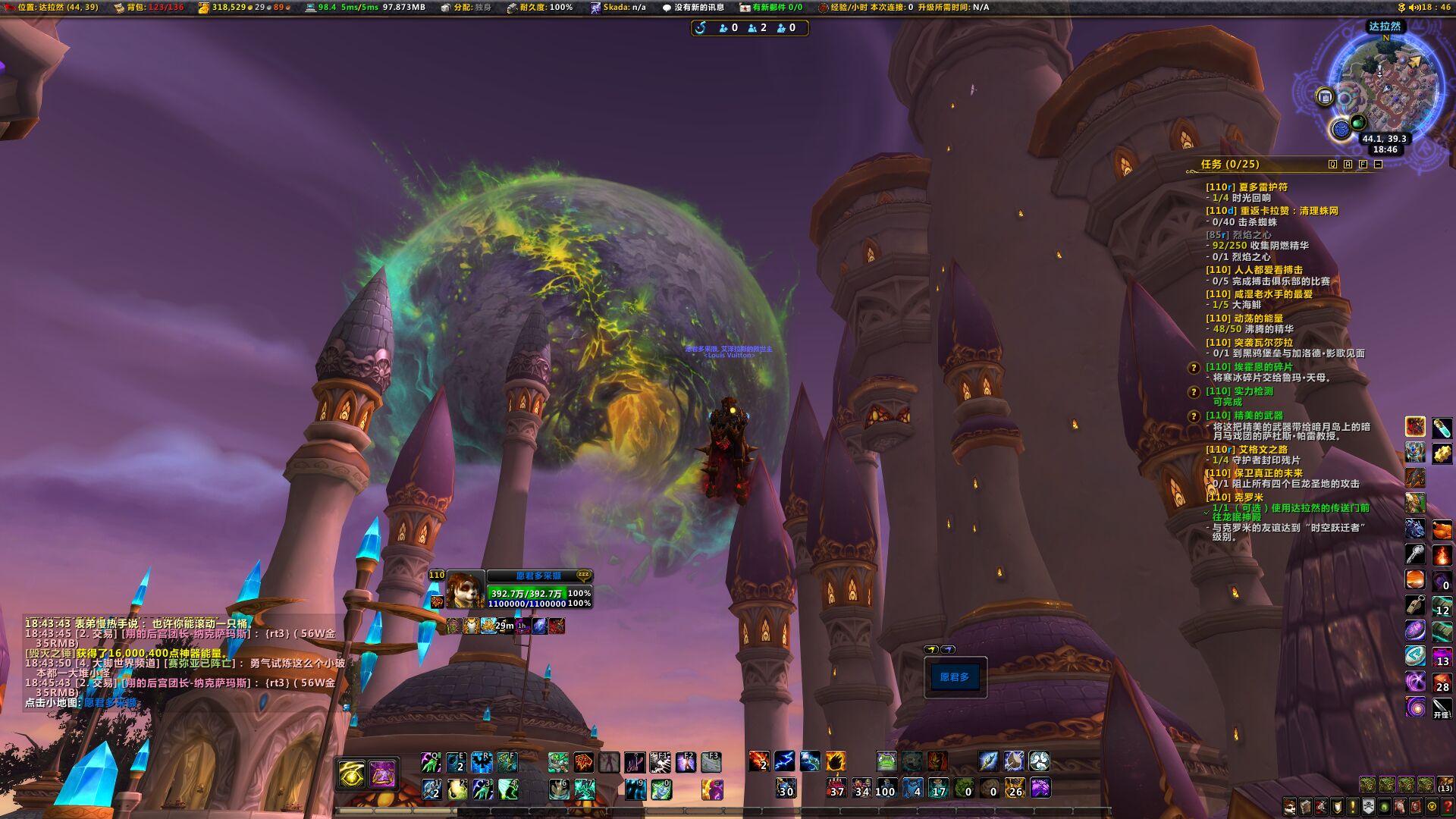Click the calendar button beside the minimap

(1325, 97)
